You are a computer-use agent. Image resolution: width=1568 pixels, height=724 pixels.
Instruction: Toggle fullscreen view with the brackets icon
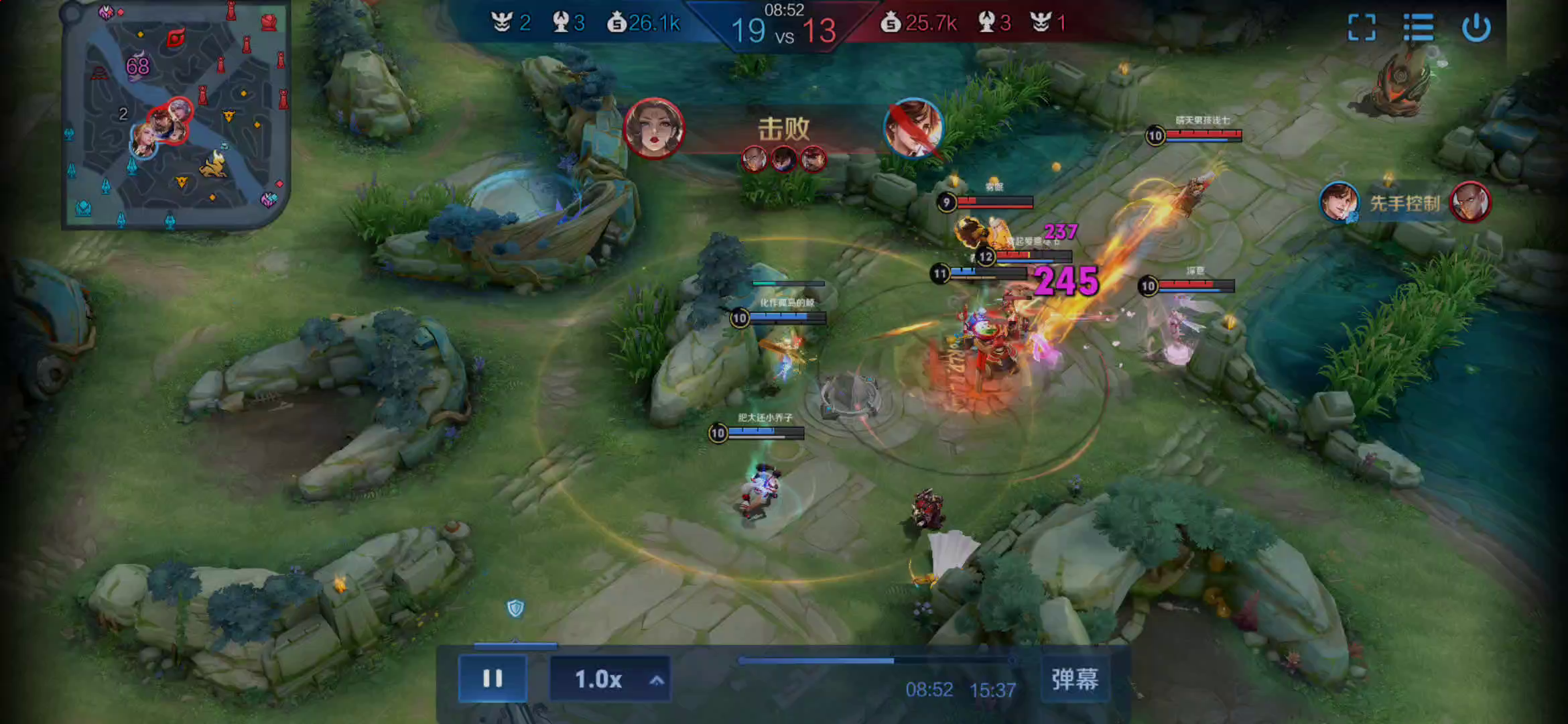[x=1362, y=27]
